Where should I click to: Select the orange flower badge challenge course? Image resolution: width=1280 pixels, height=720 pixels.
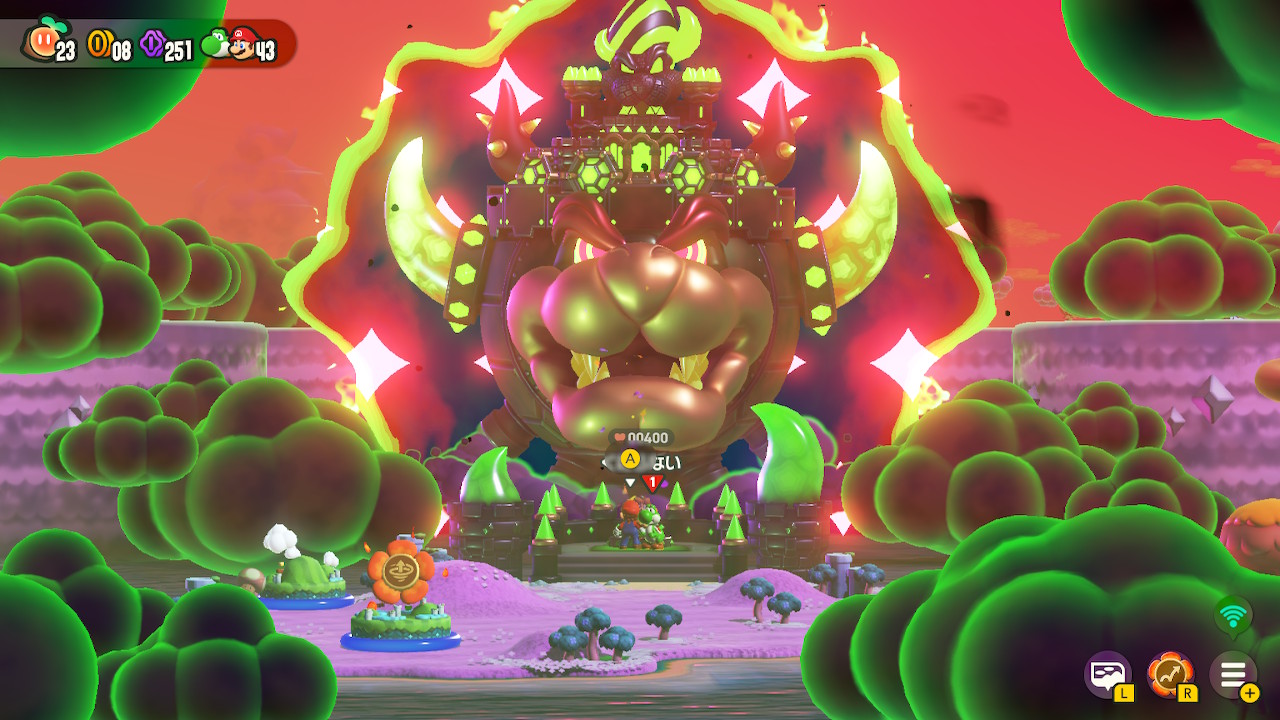pyautogui.click(x=400, y=573)
